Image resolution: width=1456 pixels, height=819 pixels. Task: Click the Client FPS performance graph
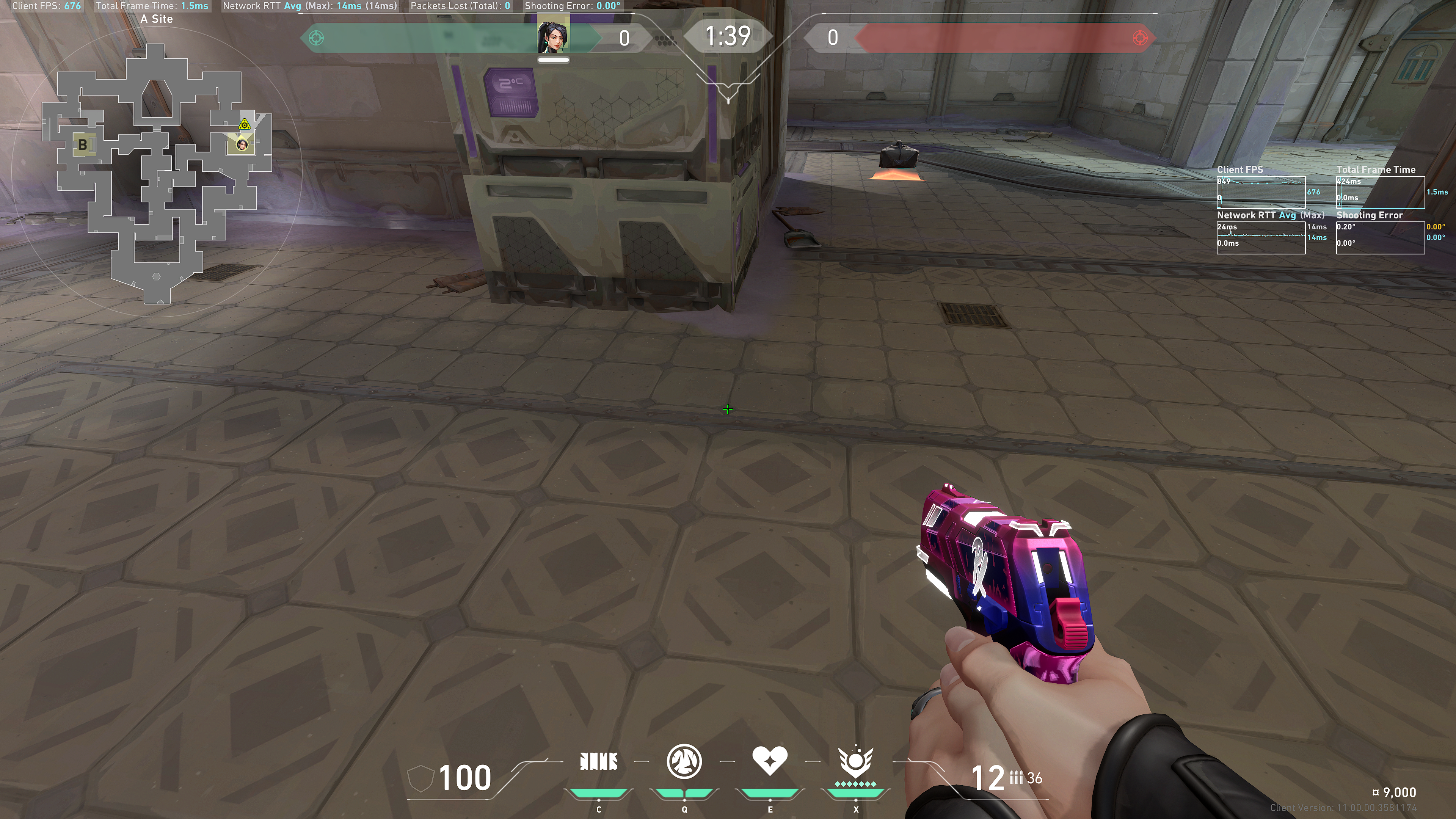(x=1260, y=191)
